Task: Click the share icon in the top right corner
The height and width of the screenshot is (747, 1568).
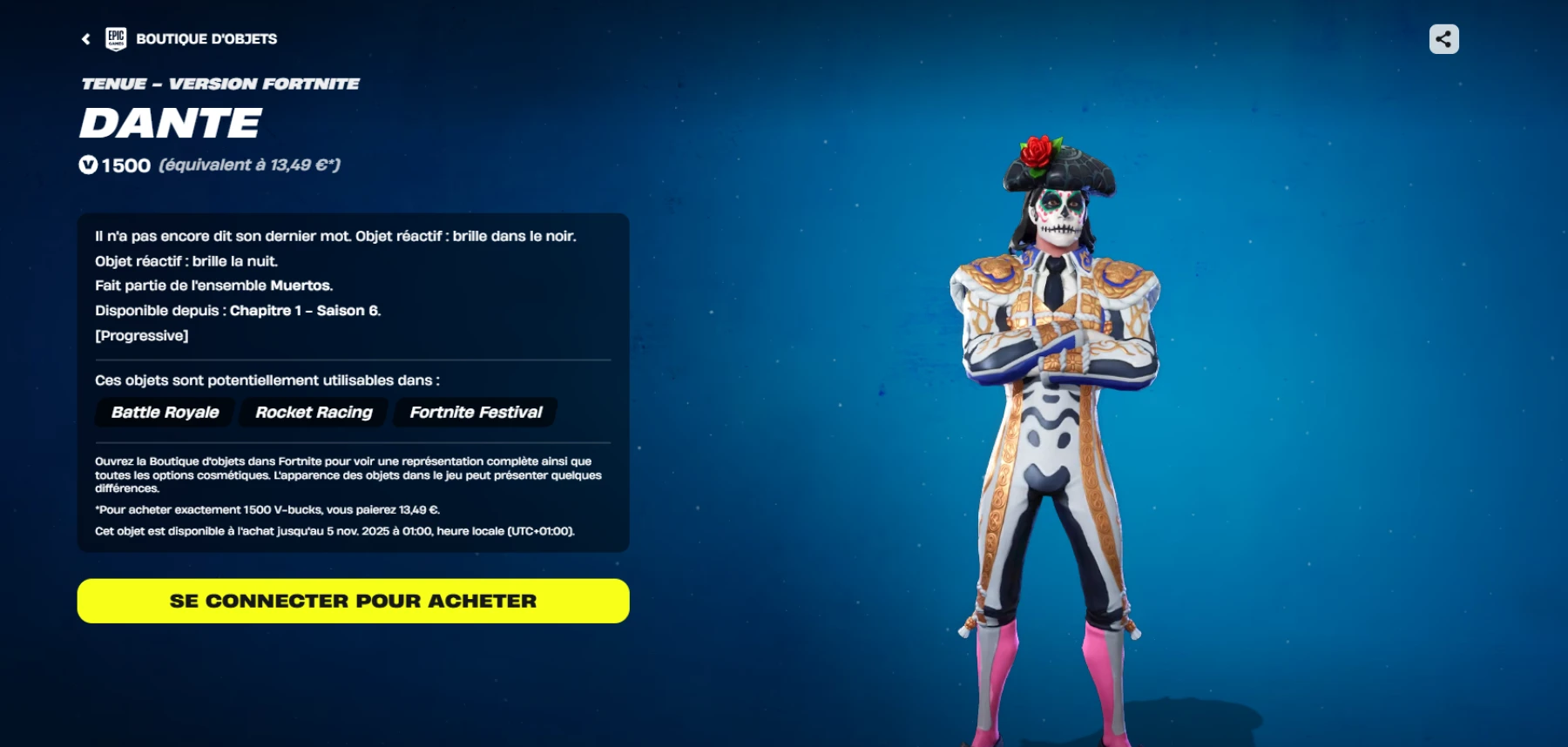Action: pyautogui.click(x=1443, y=38)
